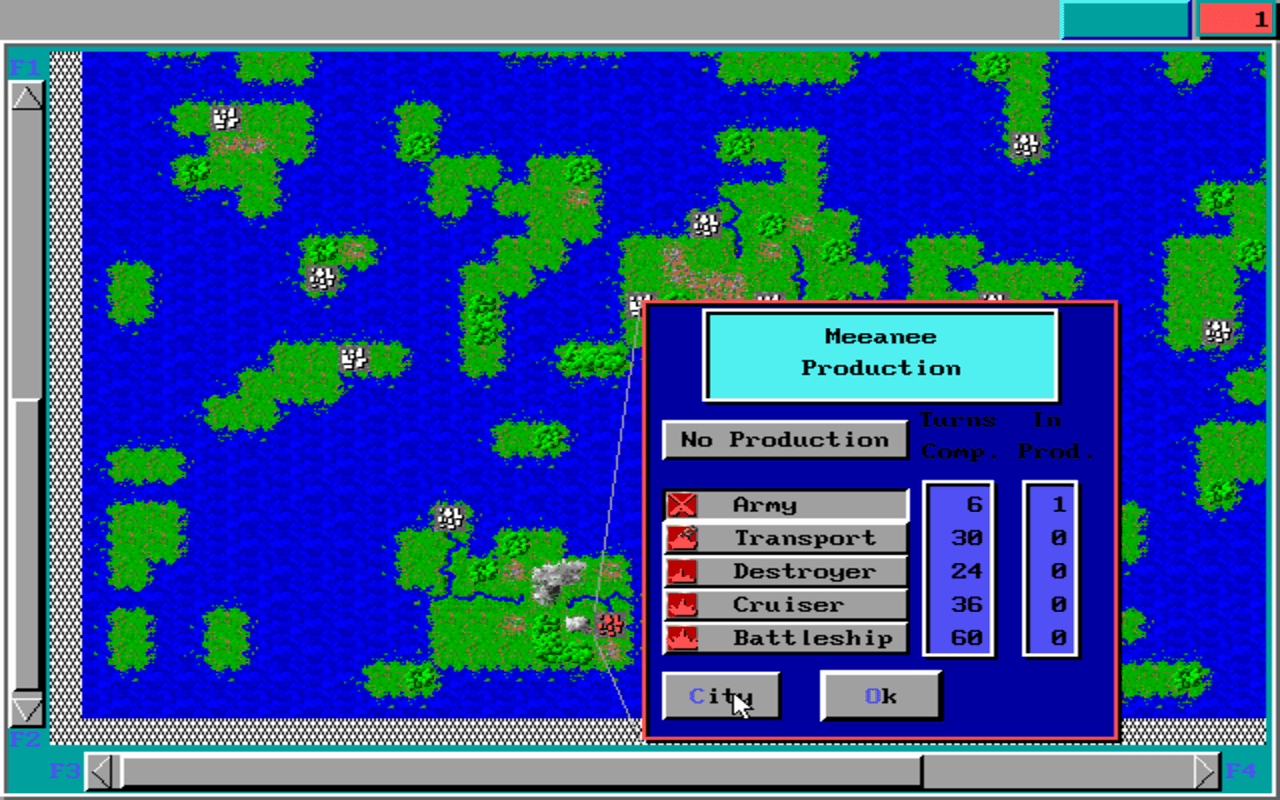Click the Meeanee Production title banner

pos(880,353)
